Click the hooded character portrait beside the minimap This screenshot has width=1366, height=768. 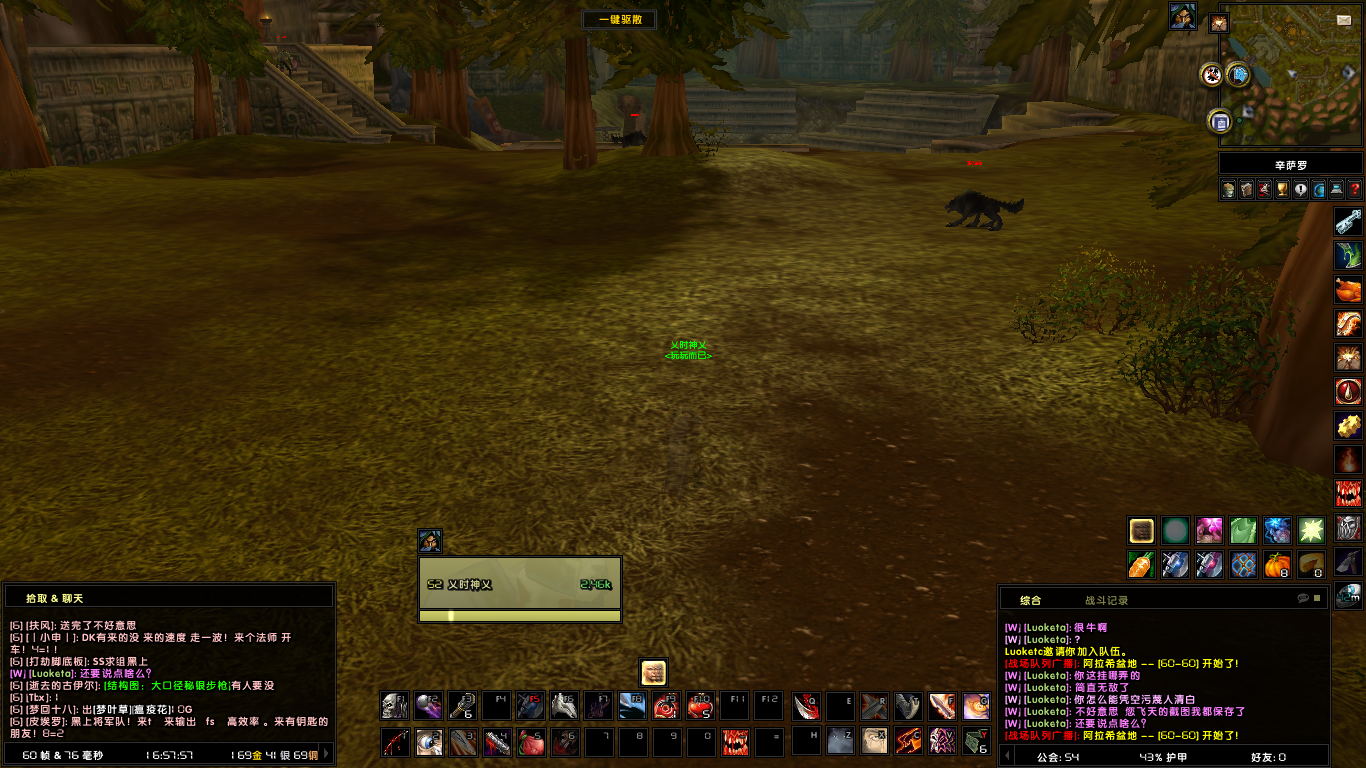(1183, 16)
